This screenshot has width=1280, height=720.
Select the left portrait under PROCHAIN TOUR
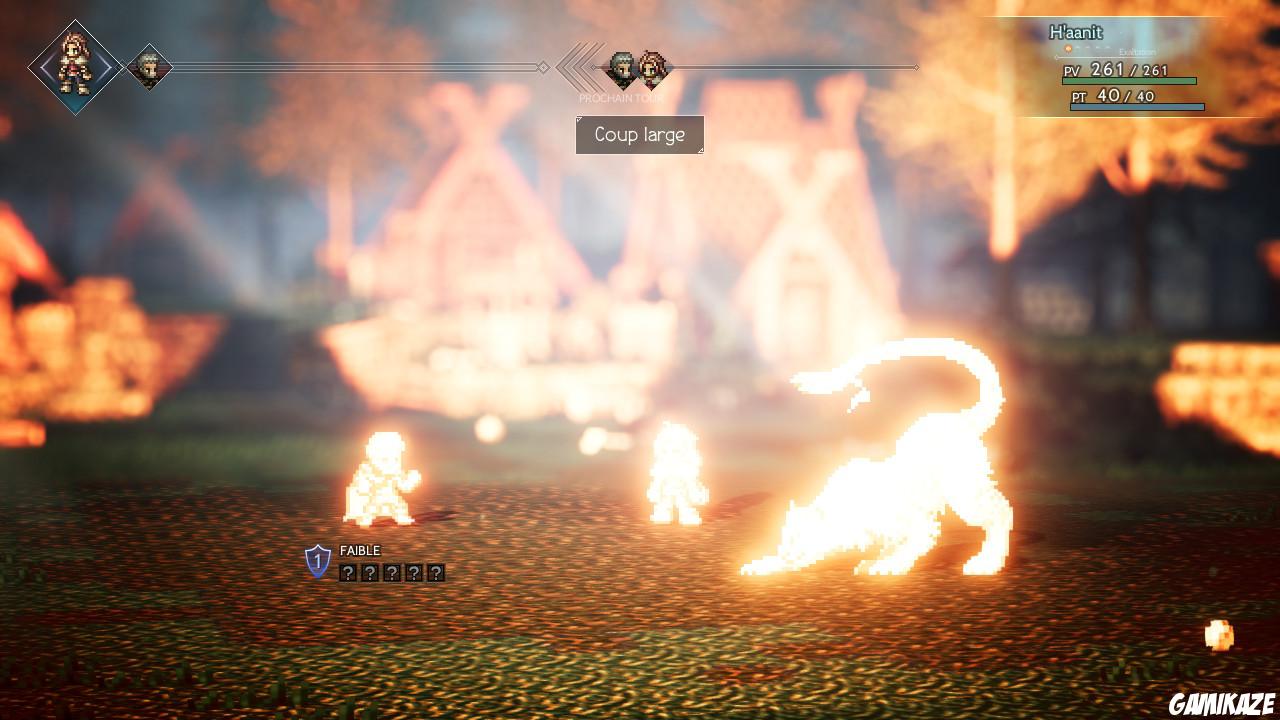pos(620,68)
